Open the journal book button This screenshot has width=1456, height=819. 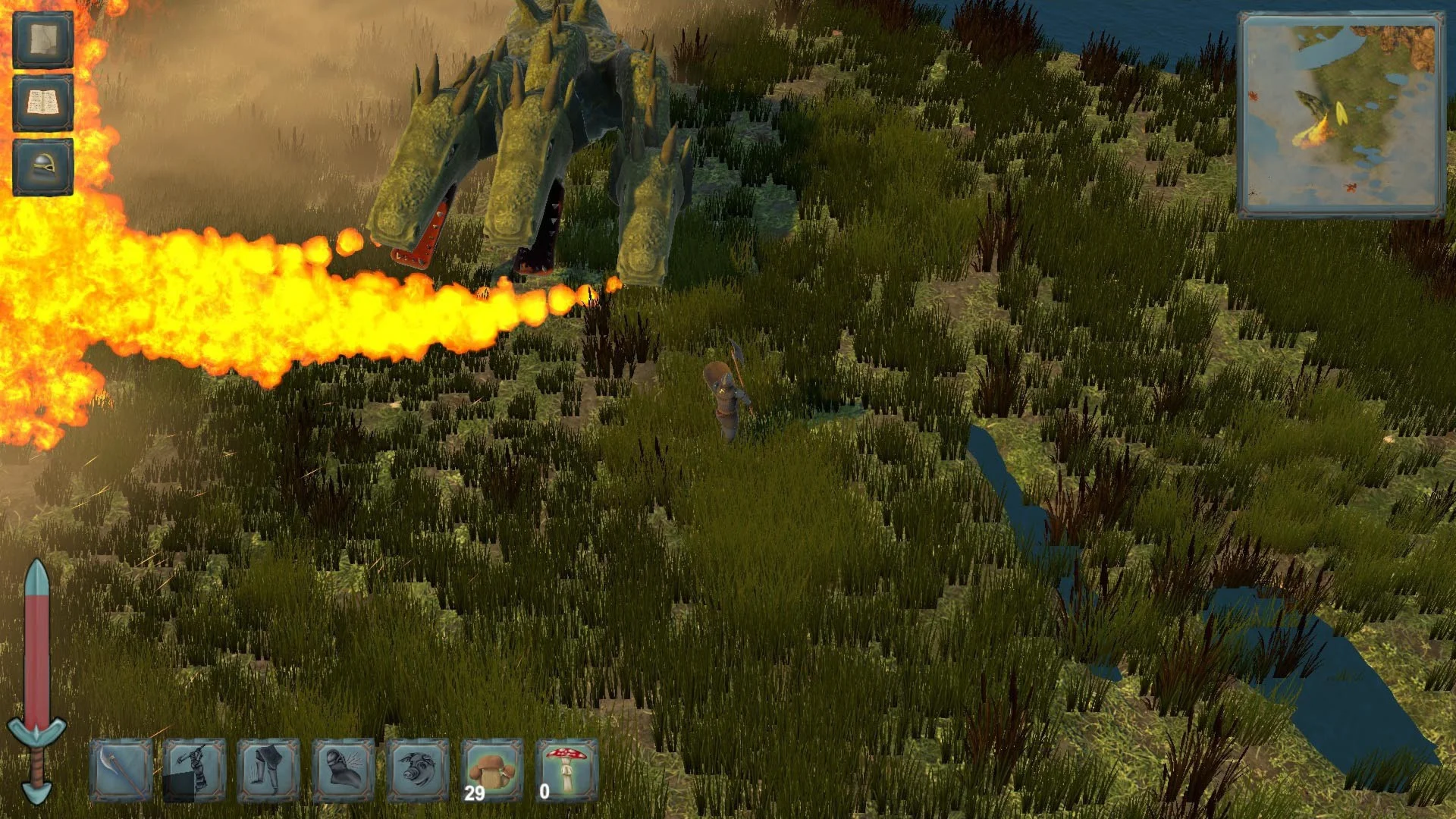click(42, 103)
